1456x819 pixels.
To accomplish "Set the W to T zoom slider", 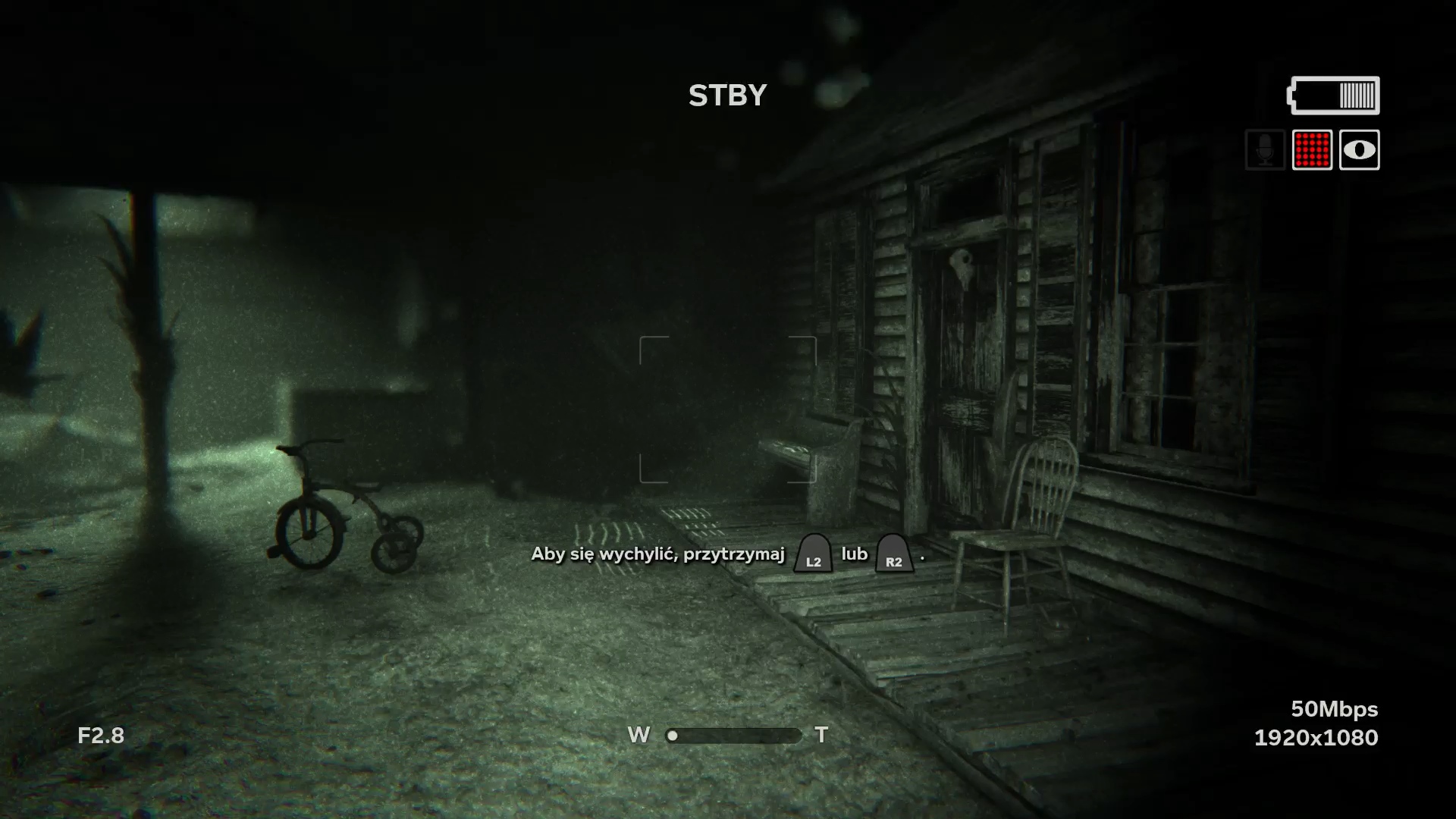I will [x=733, y=736].
